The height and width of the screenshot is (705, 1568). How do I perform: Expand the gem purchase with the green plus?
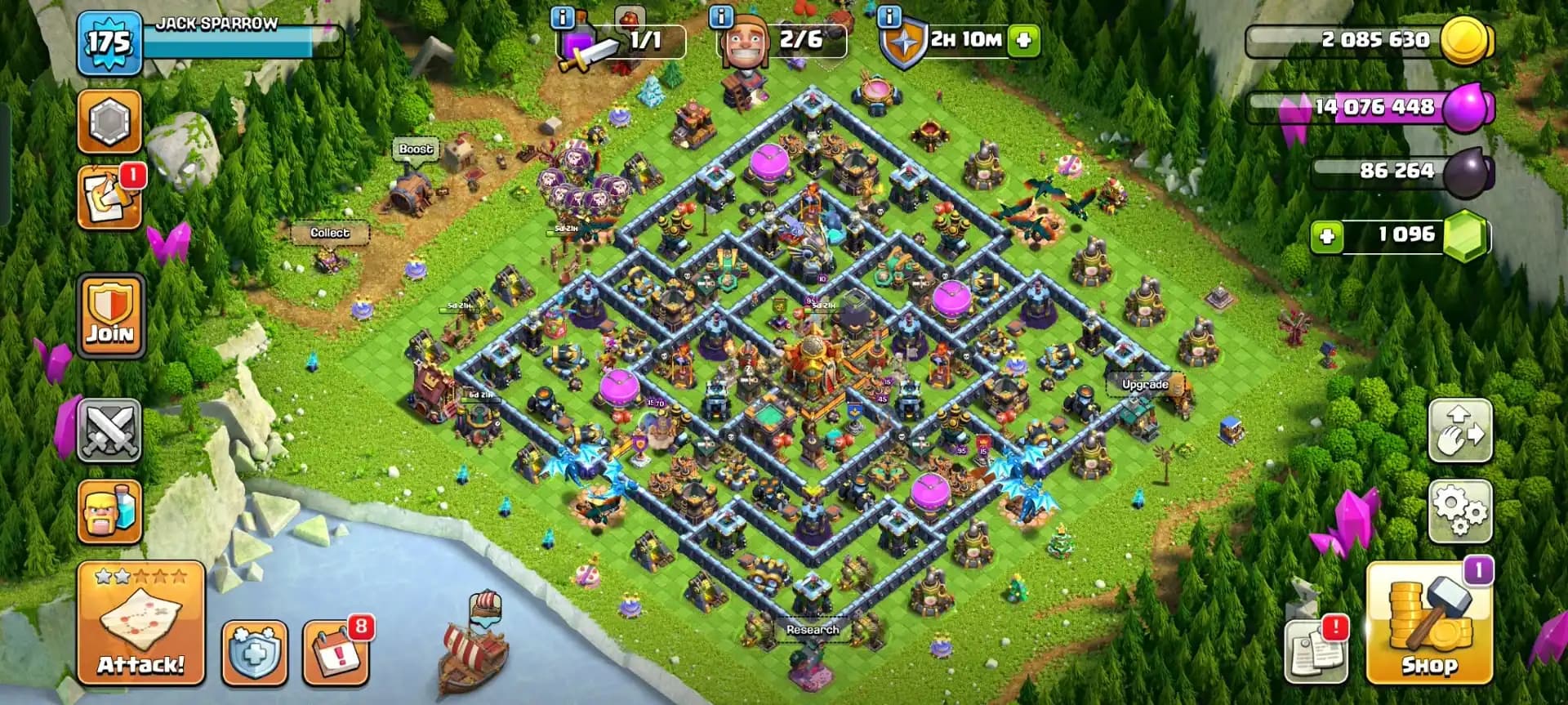tap(1327, 235)
